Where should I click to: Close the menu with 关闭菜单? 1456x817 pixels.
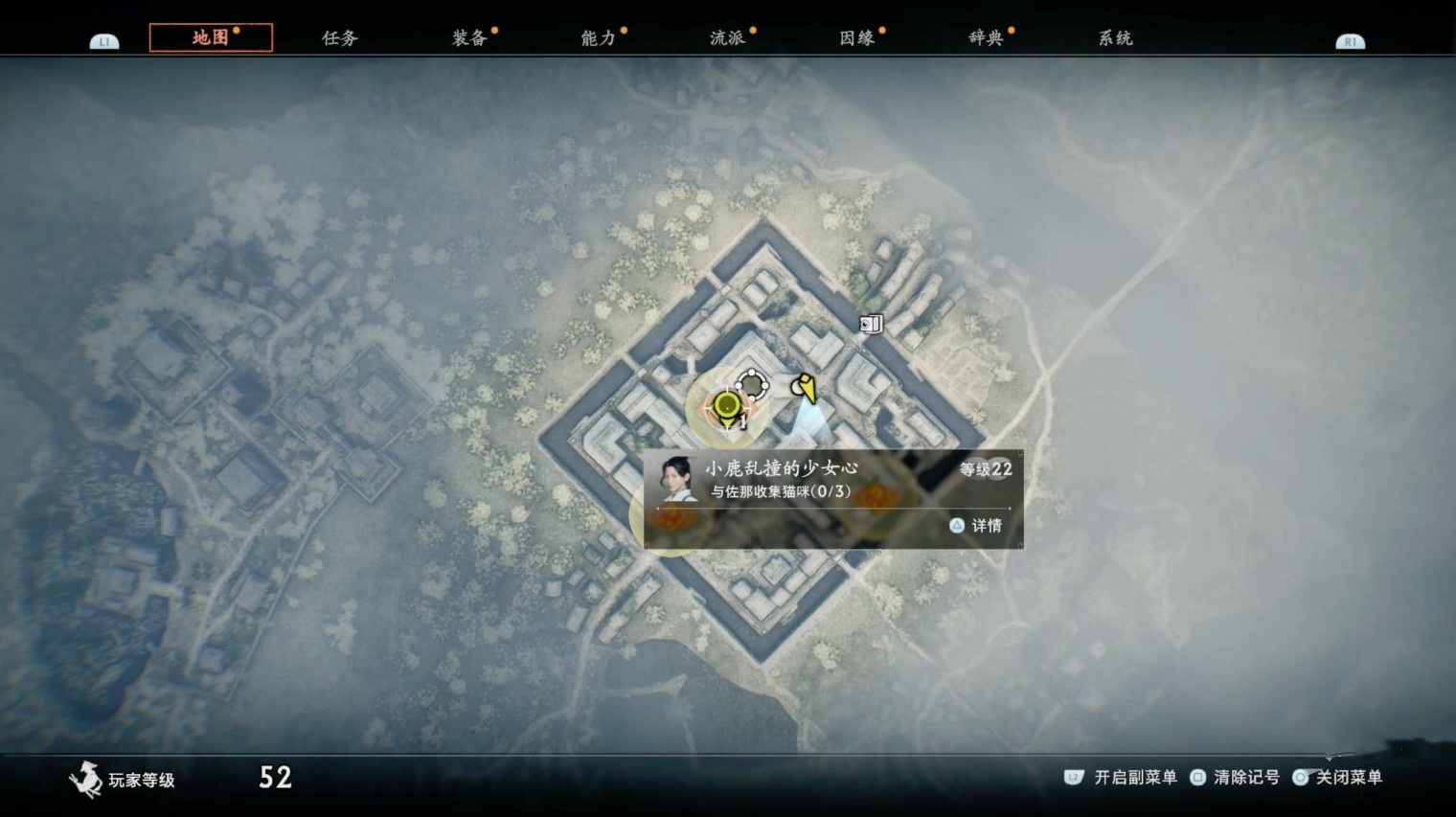click(1338, 777)
